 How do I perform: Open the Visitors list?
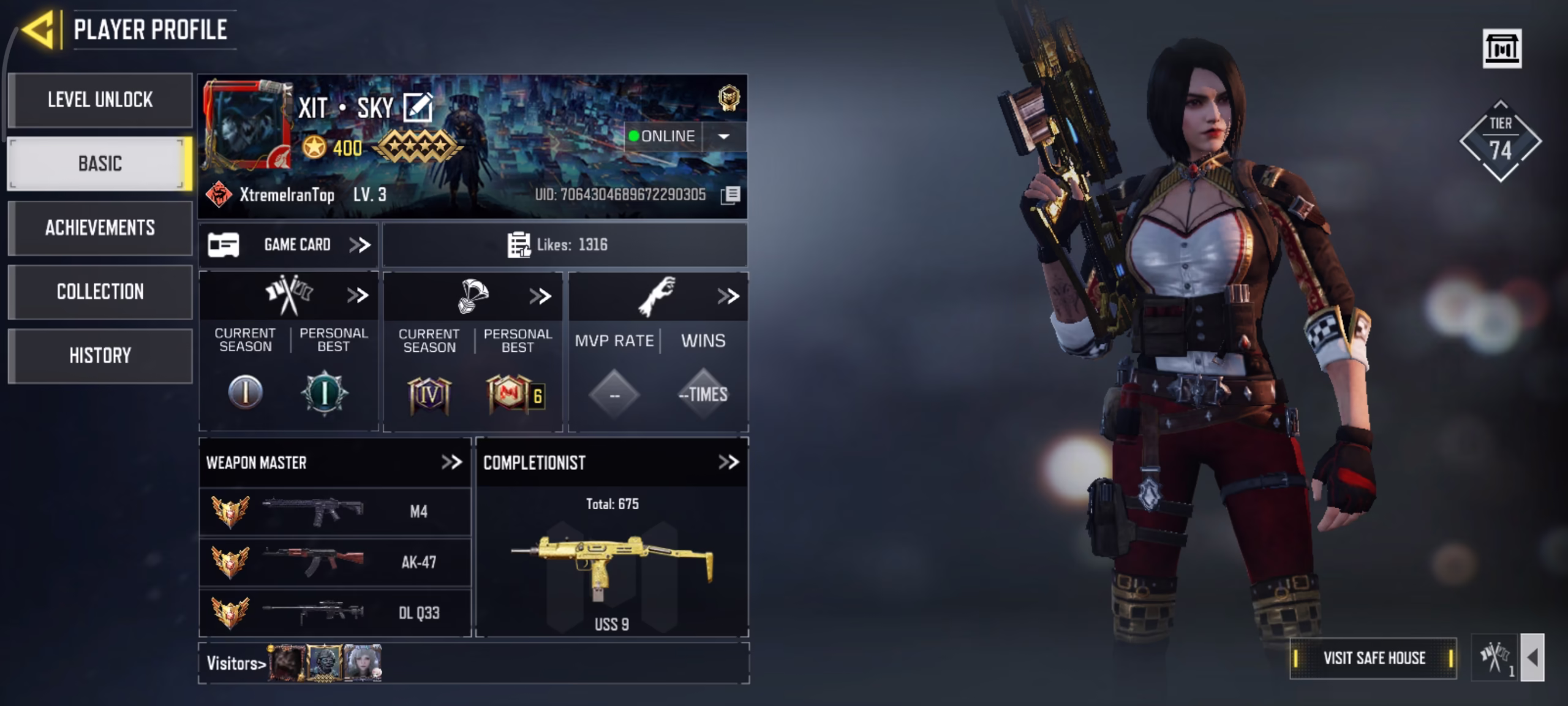pyautogui.click(x=236, y=663)
